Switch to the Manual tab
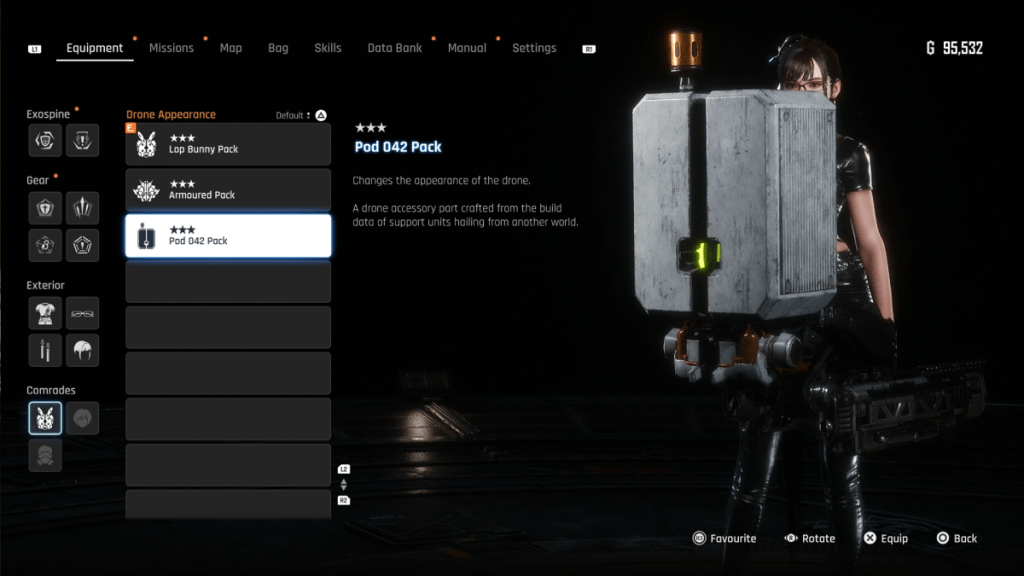The width and height of the screenshot is (1024, 576). pos(467,48)
